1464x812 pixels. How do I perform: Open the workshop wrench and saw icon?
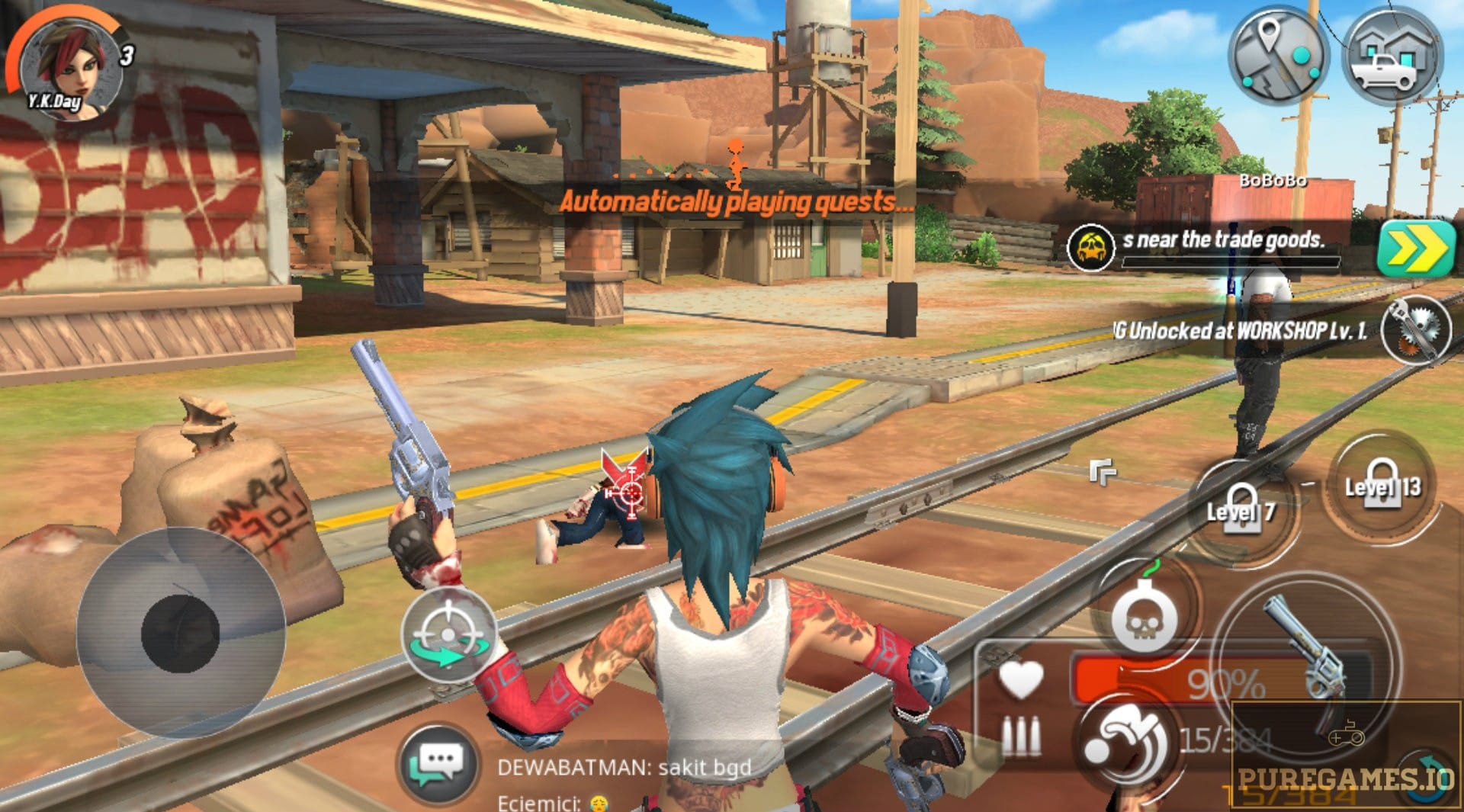pos(1414,329)
